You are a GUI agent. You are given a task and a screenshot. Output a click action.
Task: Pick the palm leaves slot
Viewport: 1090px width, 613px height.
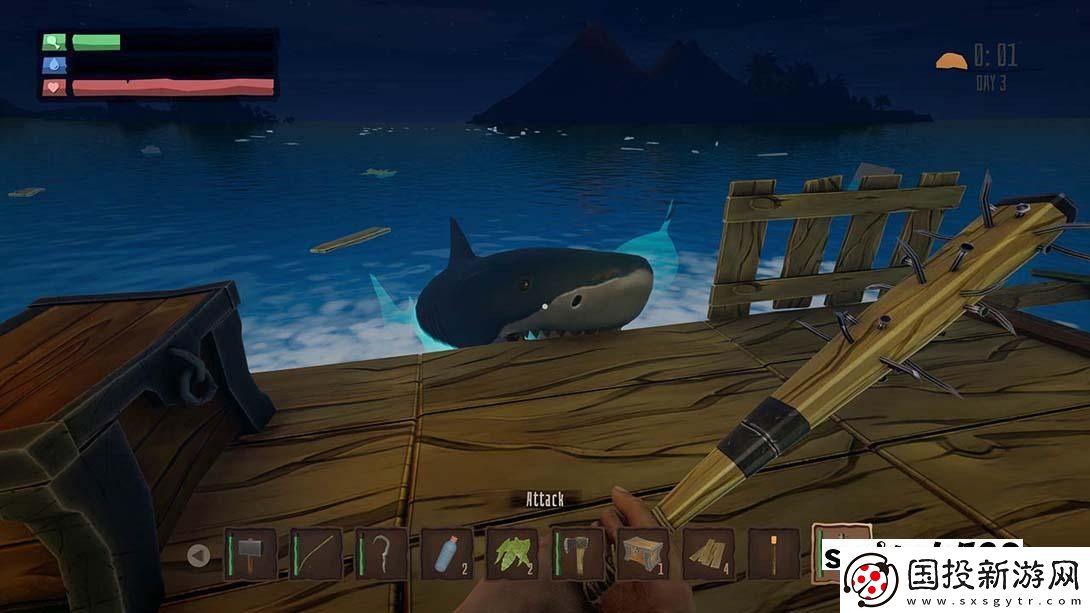511,553
